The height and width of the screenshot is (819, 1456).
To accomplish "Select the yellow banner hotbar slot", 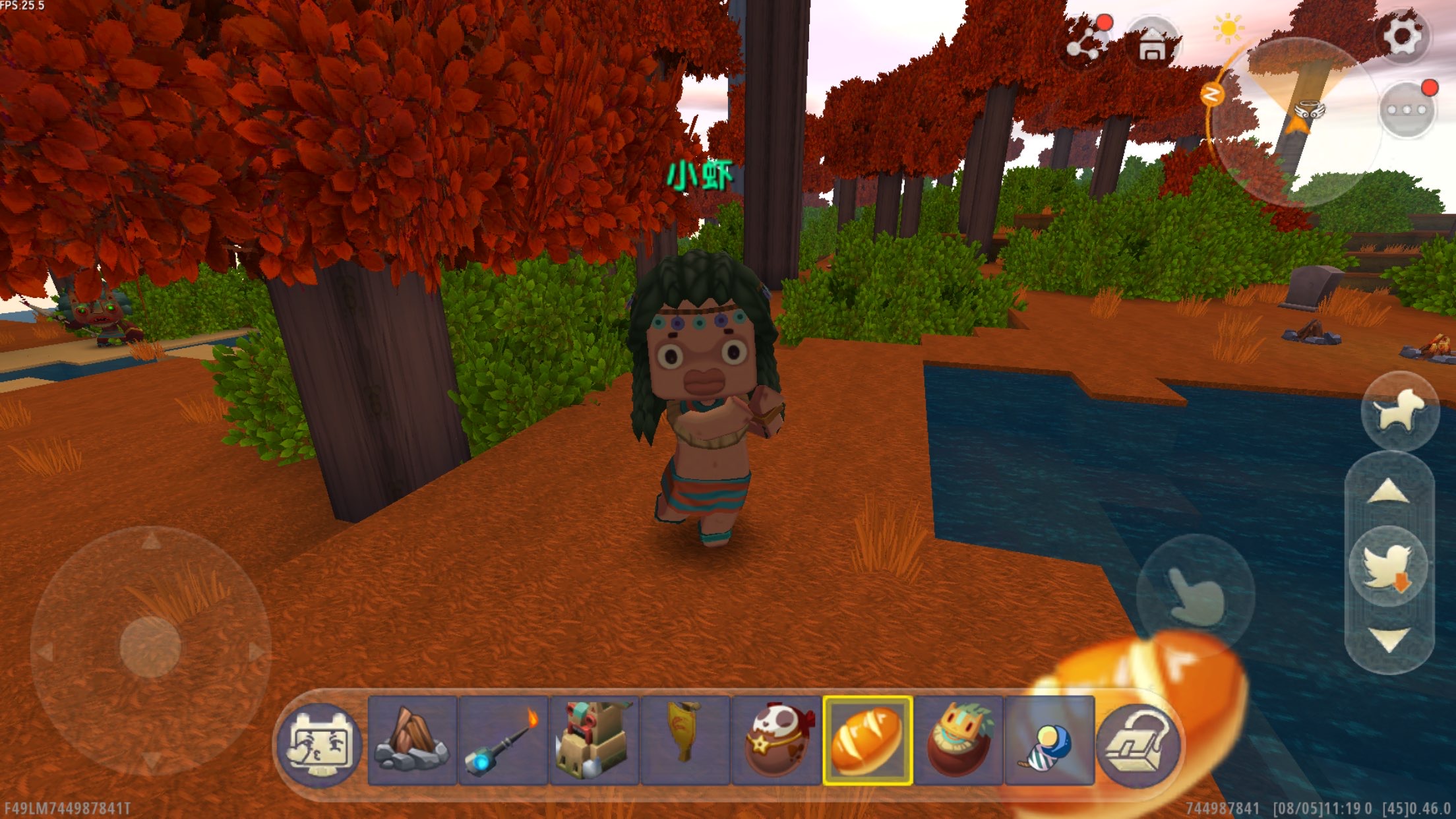I will [685, 741].
